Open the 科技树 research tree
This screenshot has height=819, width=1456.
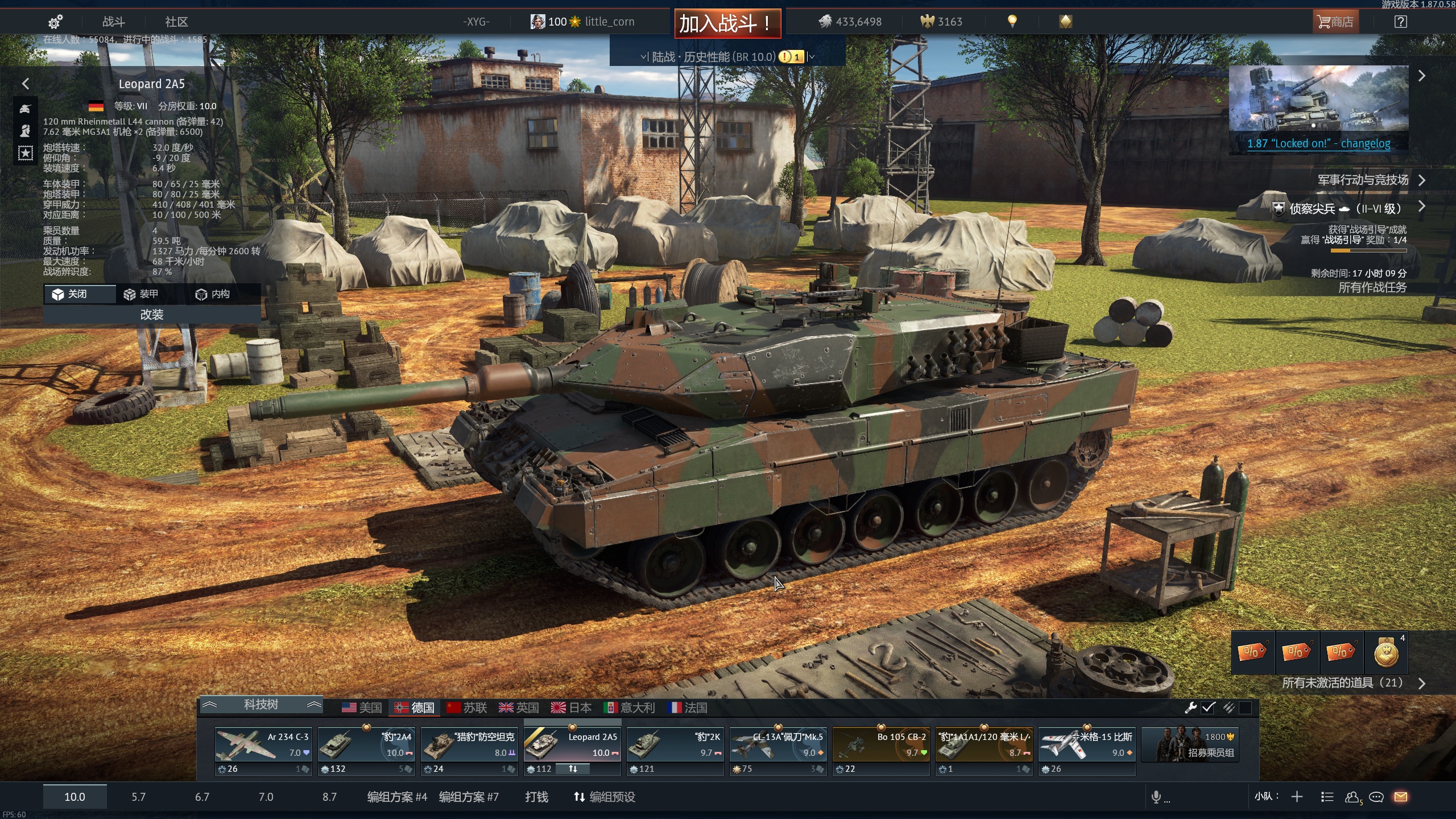pos(261,705)
